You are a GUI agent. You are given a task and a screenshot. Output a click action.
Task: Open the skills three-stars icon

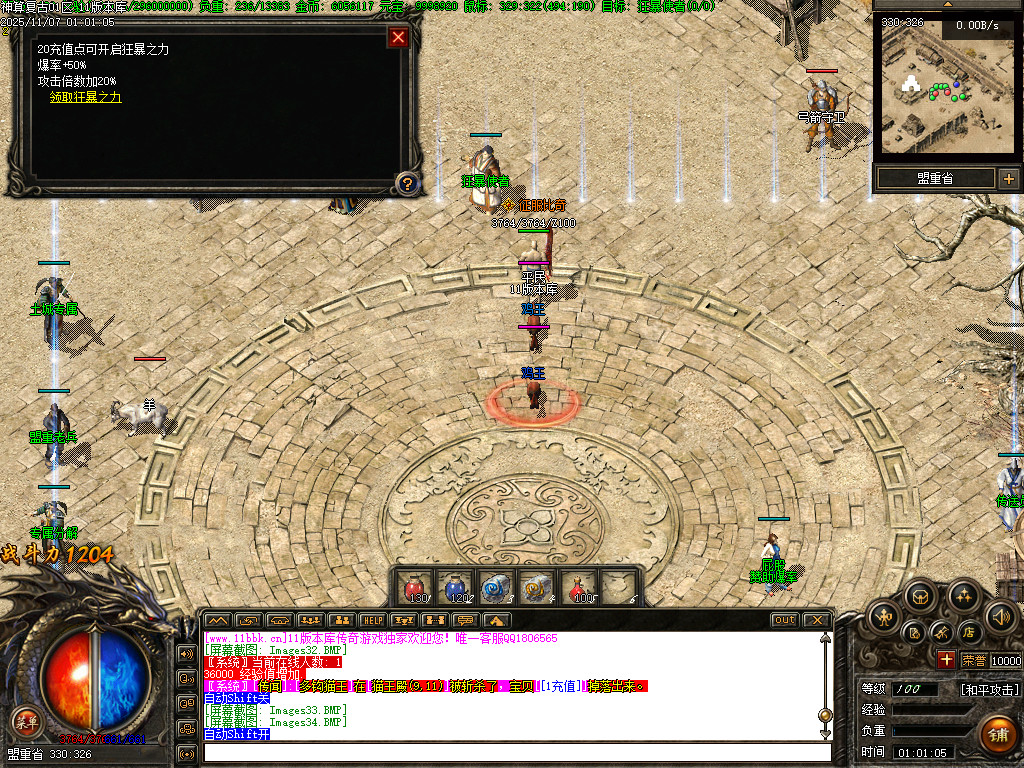click(962, 597)
